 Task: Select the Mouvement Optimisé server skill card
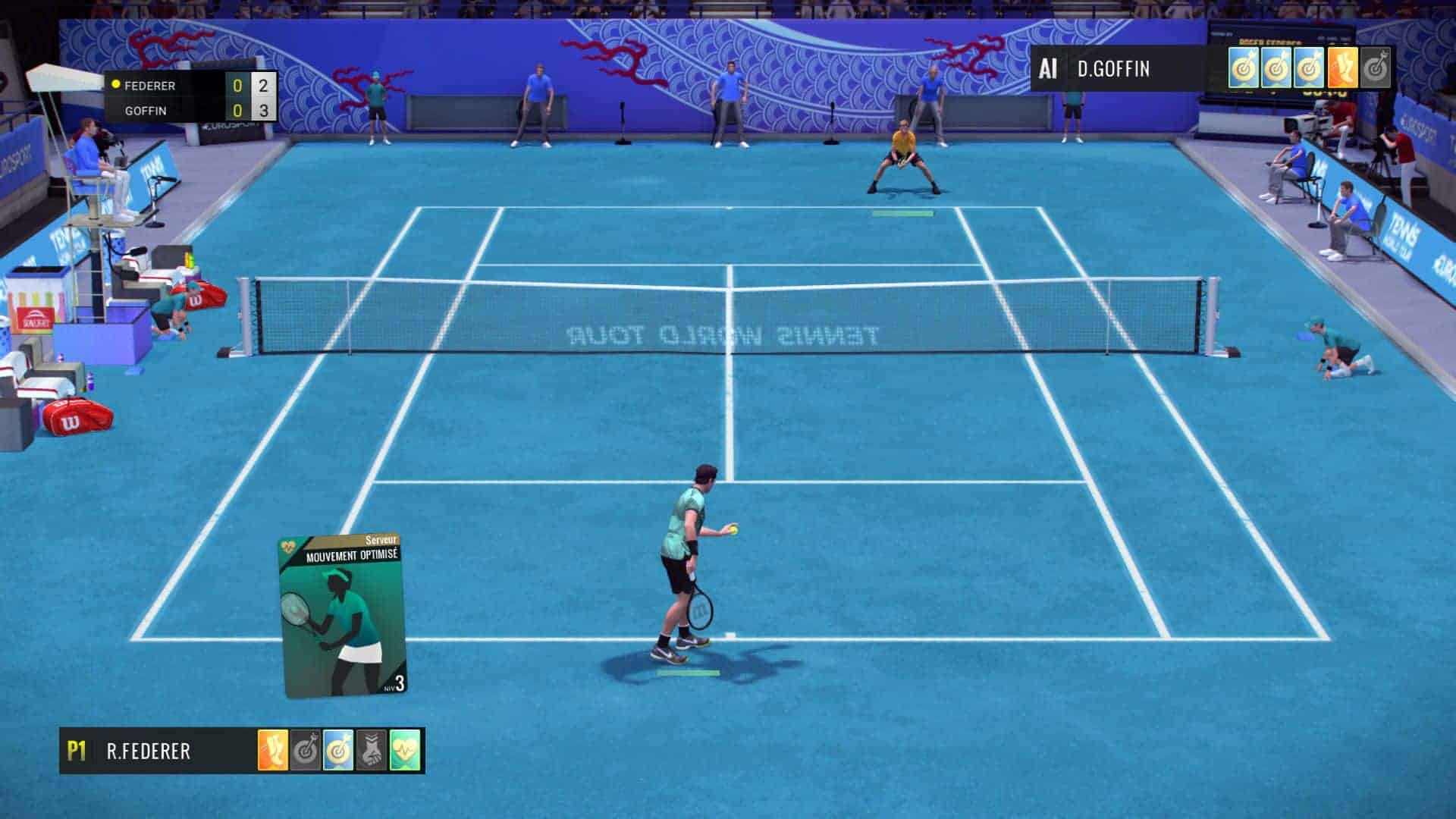pos(342,616)
